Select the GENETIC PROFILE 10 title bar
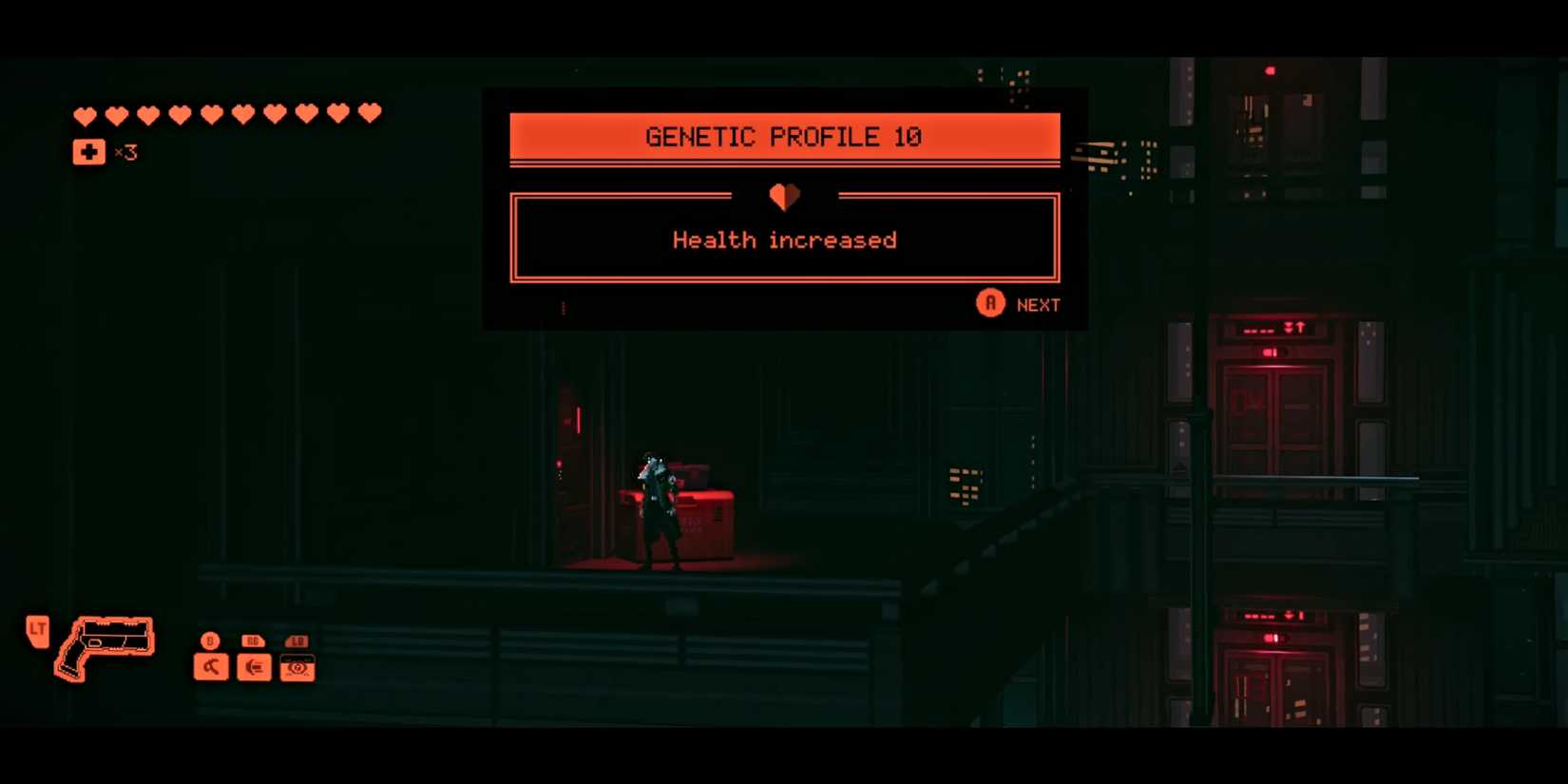 coord(784,136)
